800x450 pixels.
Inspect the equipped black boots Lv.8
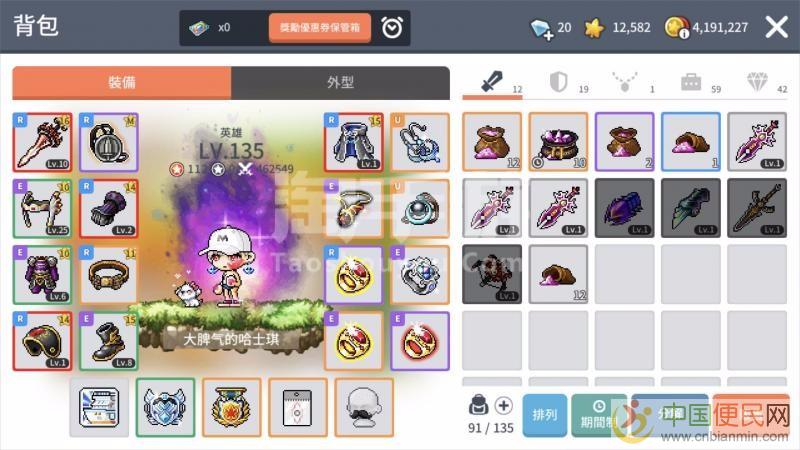pyautogui.click(x=108, y=340)
